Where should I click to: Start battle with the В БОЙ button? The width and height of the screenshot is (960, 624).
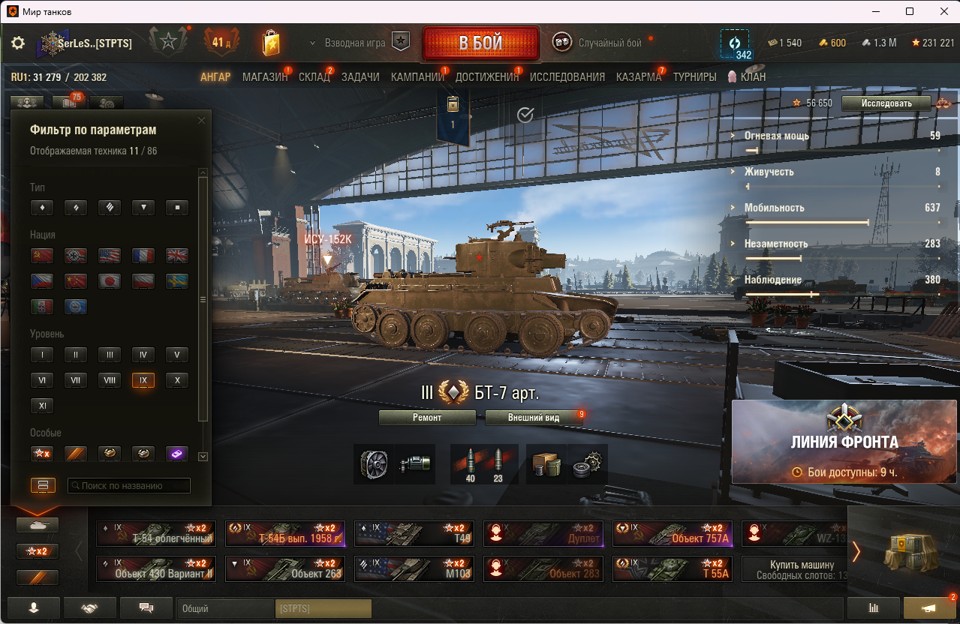tap(480, 44)
